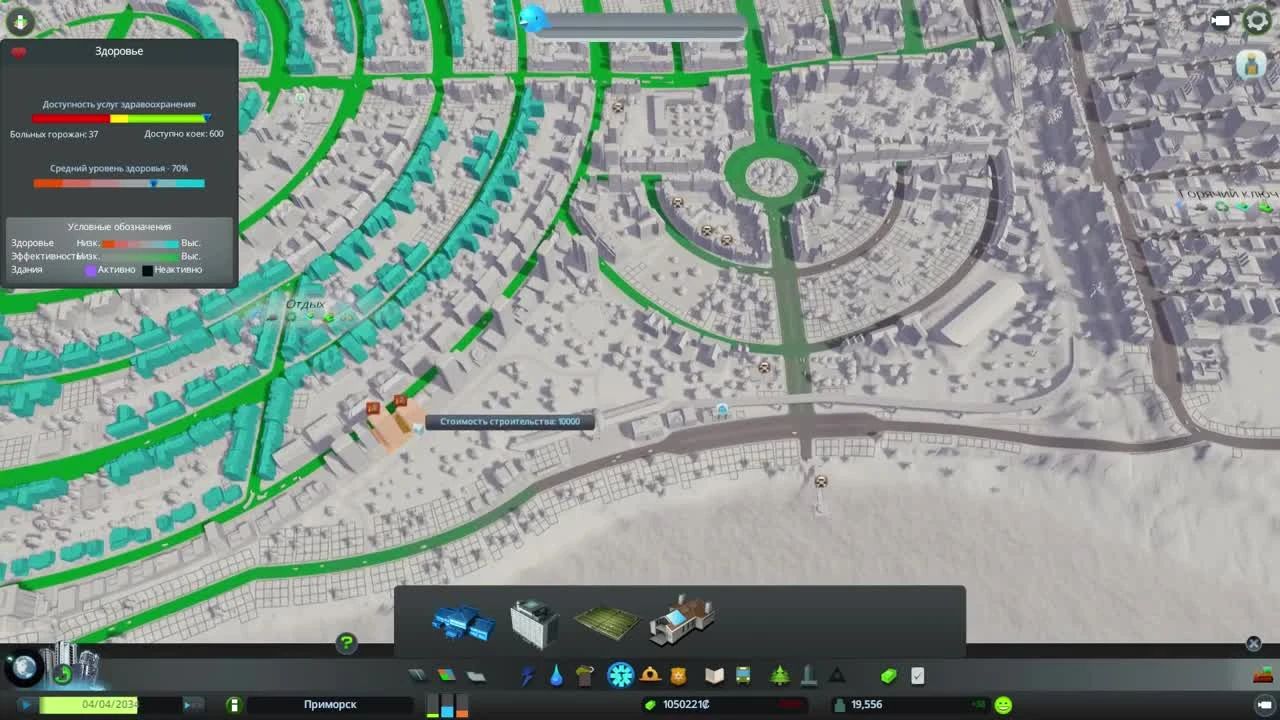Open the Districts menu on the toolbar
1280x720 pixels.
point(478,675)
